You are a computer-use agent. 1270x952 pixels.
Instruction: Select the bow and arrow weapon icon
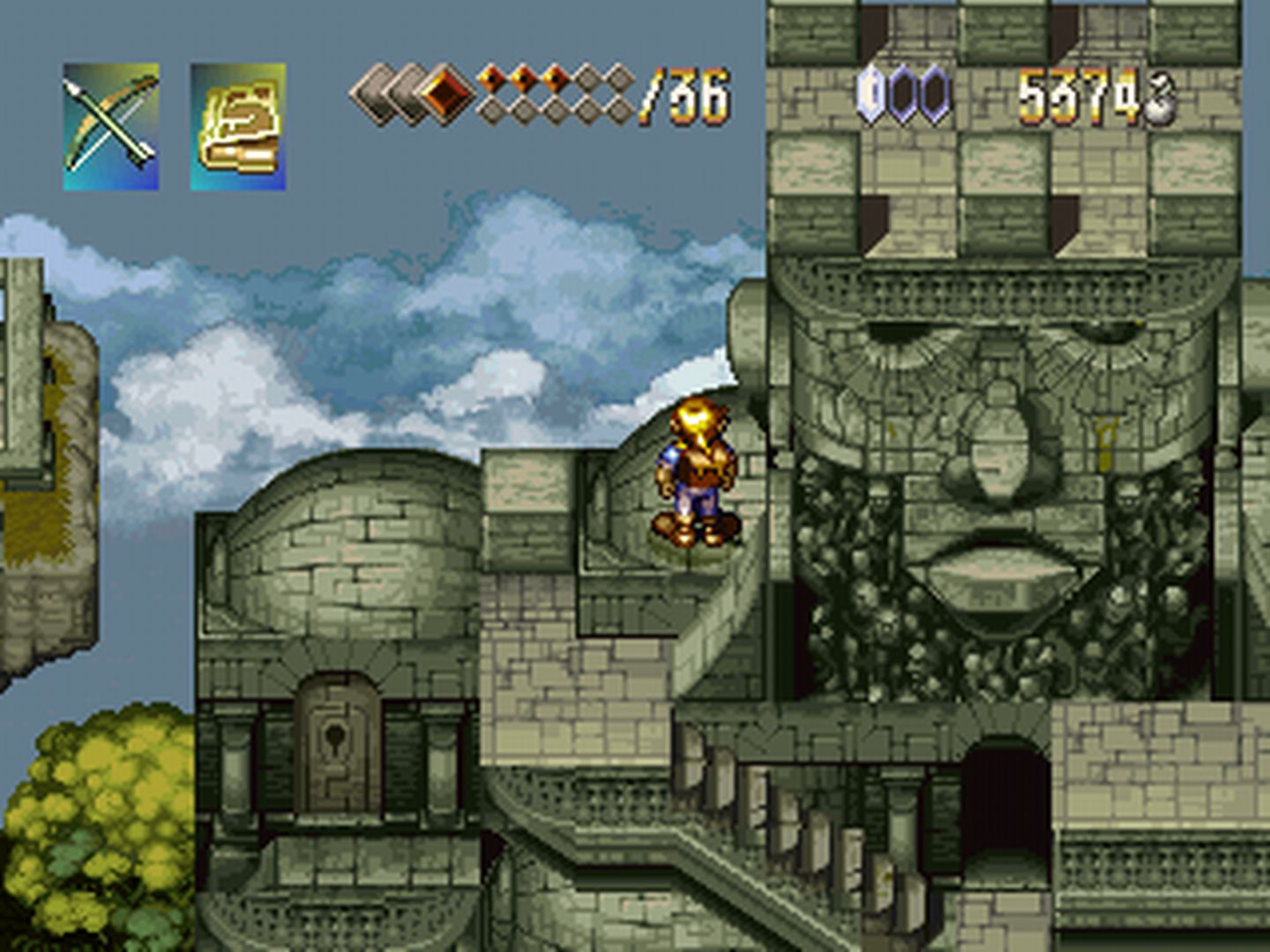[x=111, y=126]
